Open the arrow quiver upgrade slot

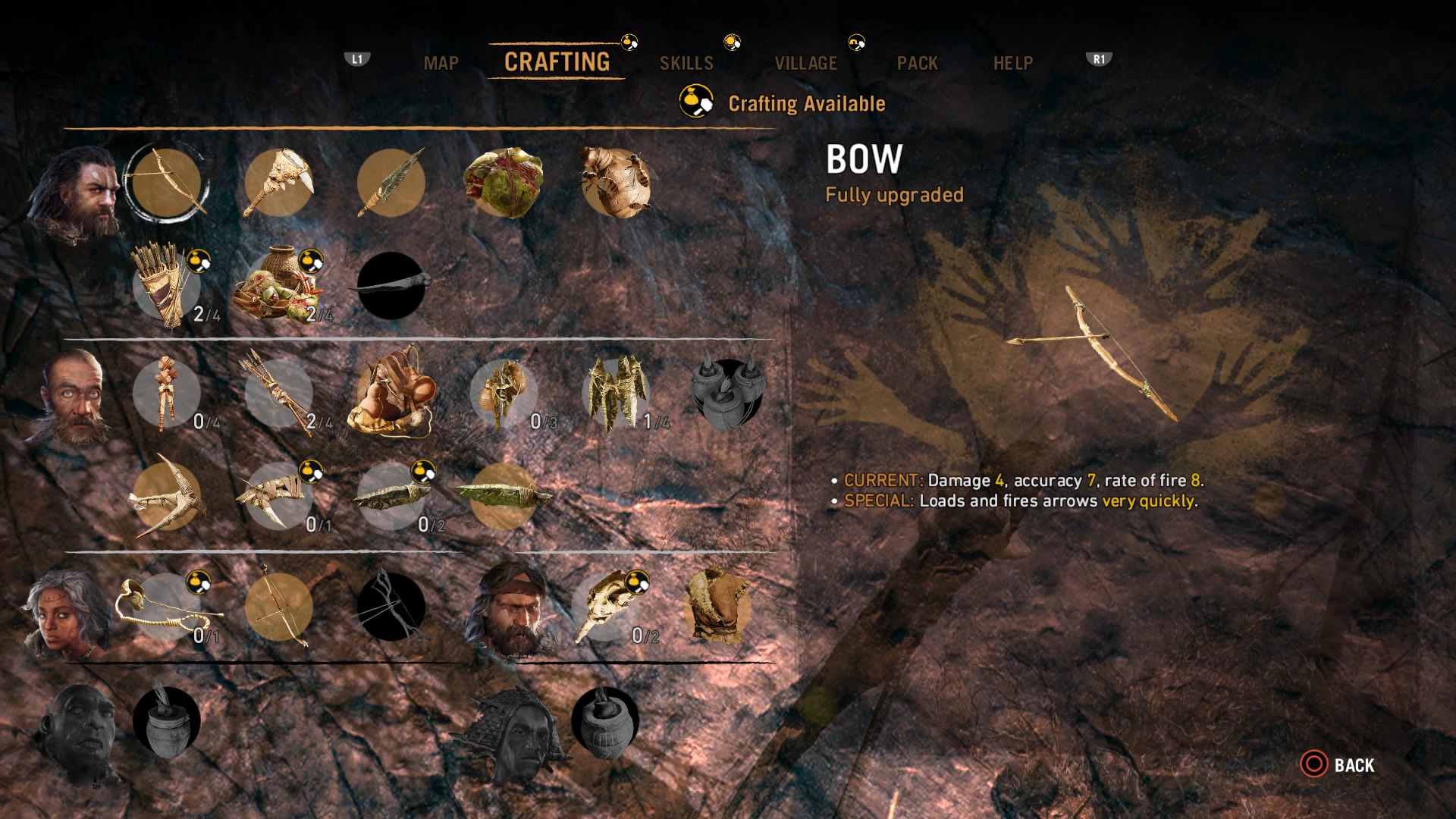(166, 287)
